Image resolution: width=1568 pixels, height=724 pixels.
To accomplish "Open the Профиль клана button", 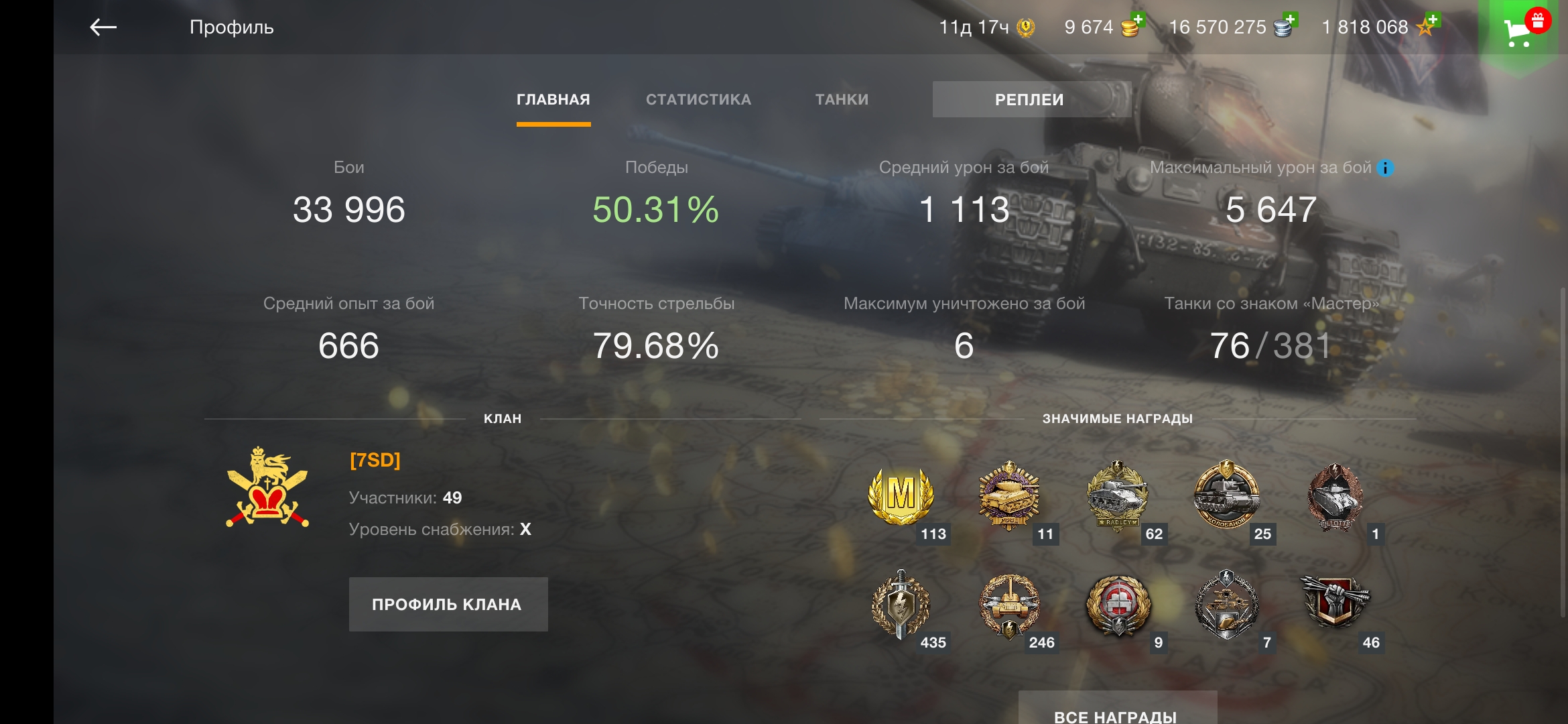I will tap(448, 604).
